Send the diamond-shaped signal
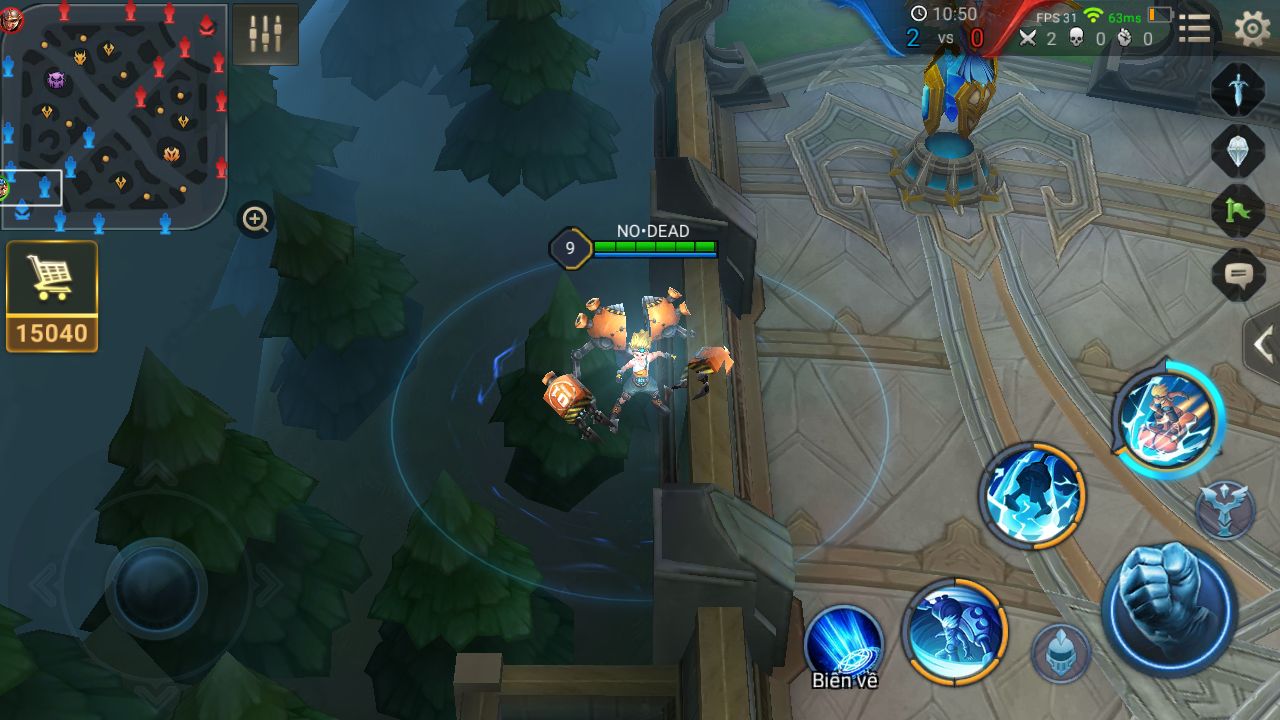This screenshot has height=720, width=1280. (x=1238, y=150)
